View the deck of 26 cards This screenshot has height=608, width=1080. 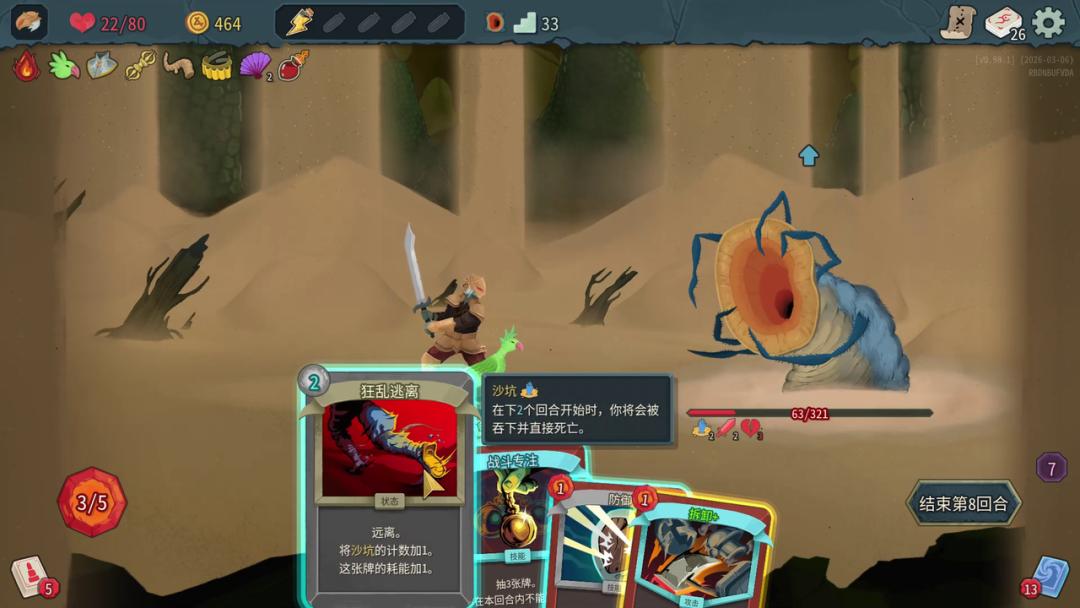point(1003,22)
